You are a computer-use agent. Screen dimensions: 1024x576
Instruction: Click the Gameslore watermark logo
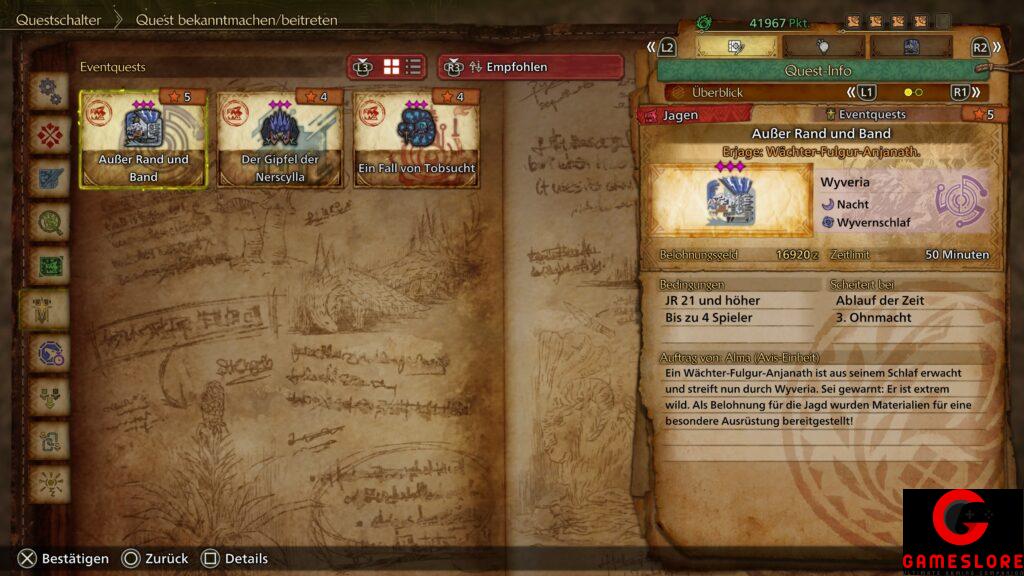(962, 532)
